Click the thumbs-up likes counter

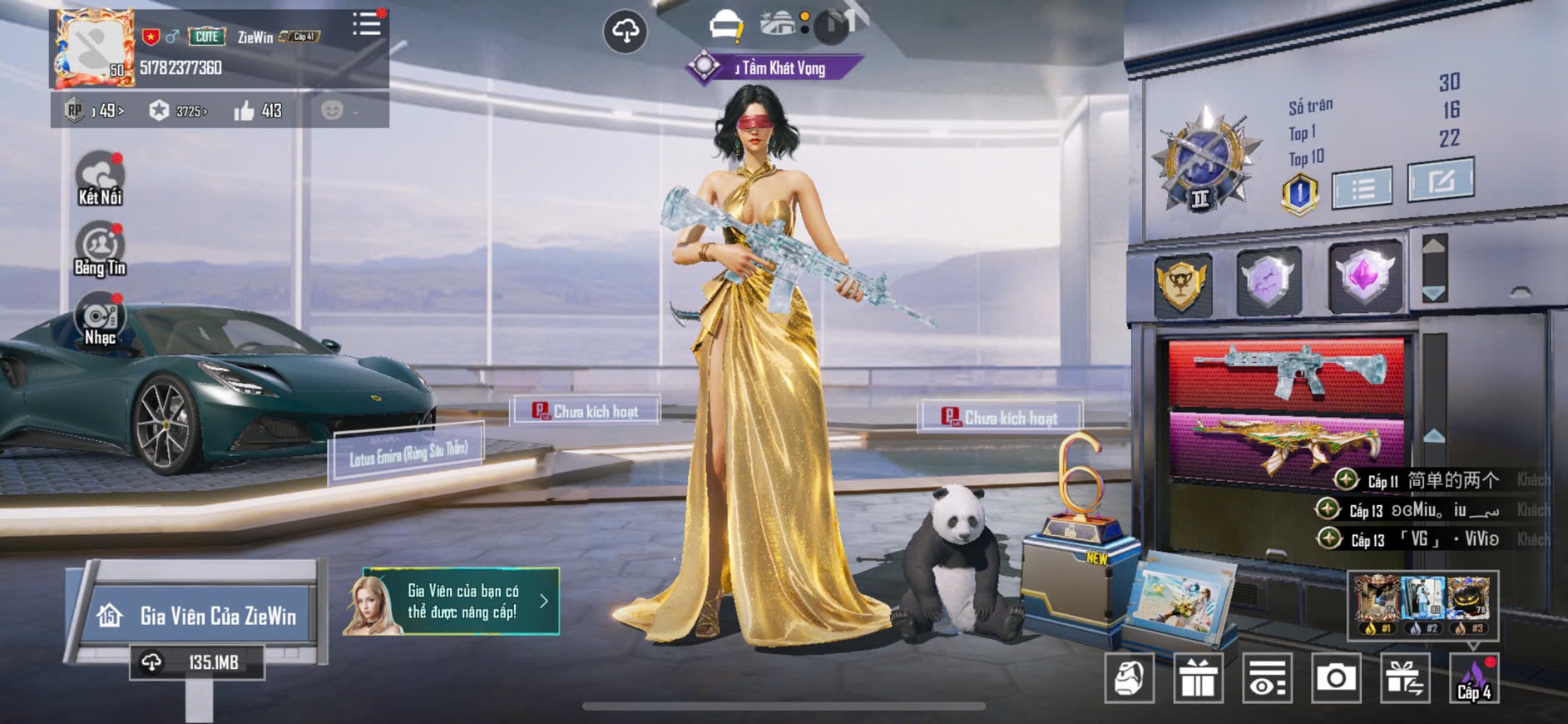[258, 111]
